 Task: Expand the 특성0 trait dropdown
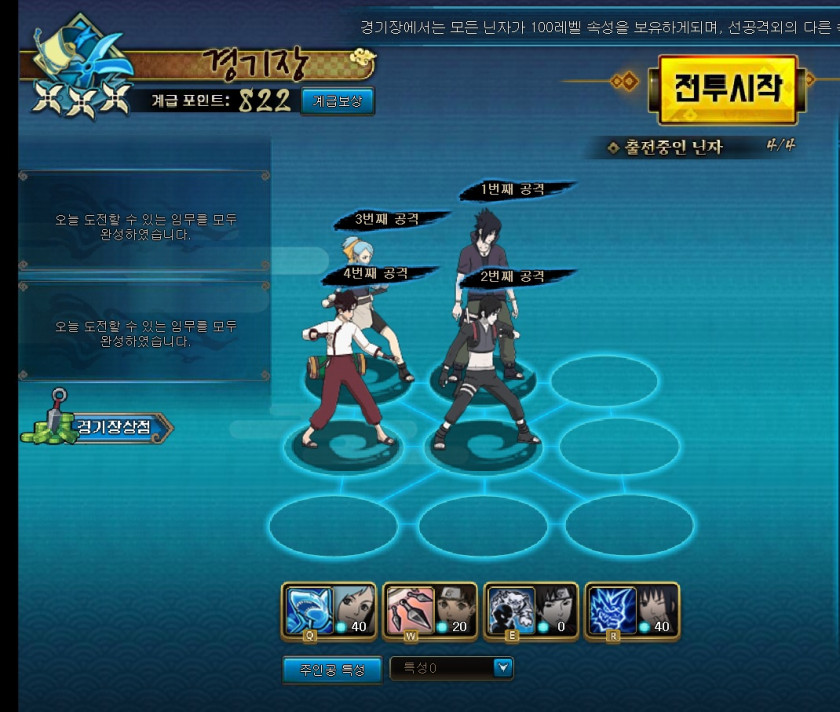tap(503, 668)
